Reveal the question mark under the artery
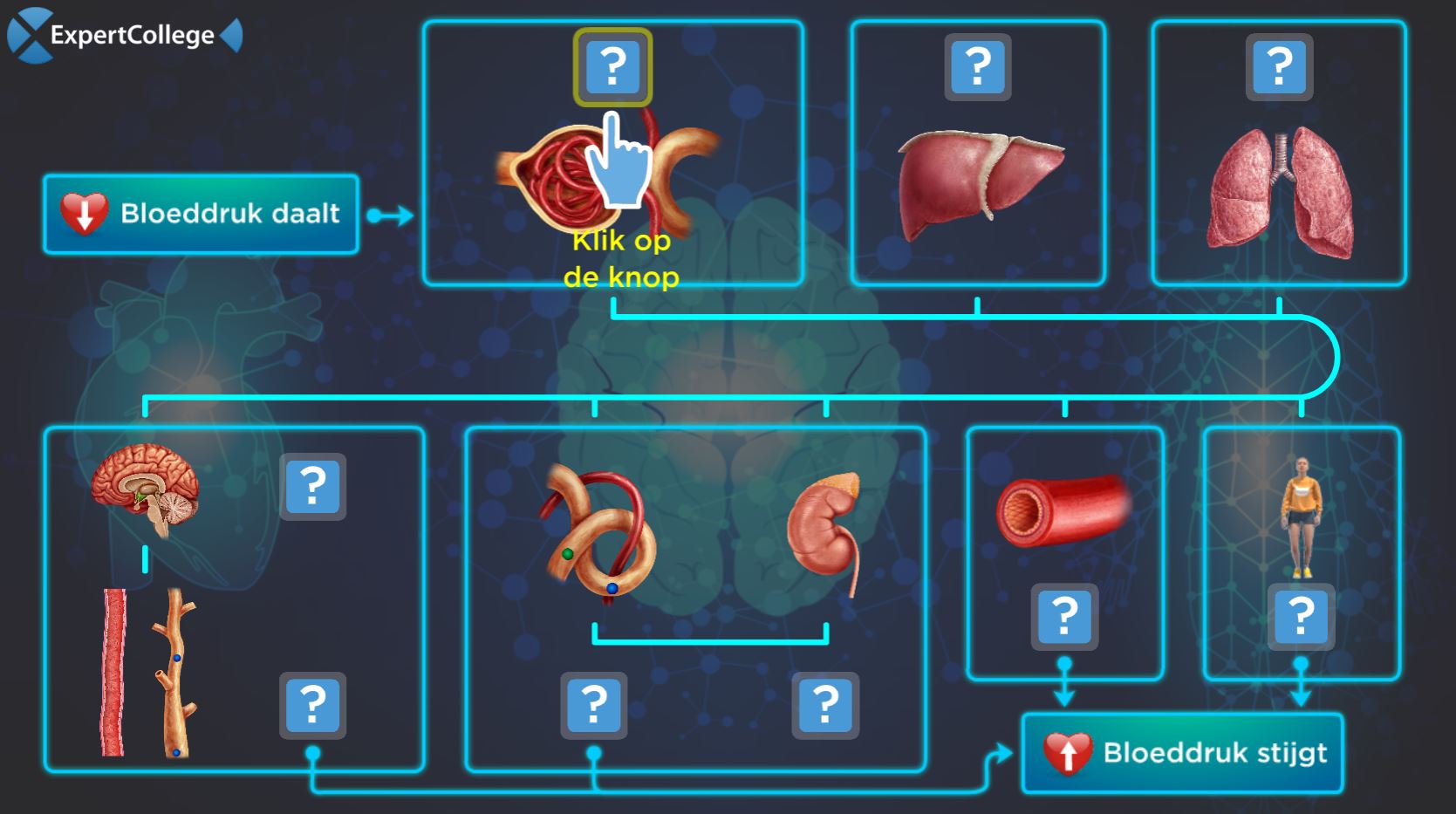 point(1064,618)
